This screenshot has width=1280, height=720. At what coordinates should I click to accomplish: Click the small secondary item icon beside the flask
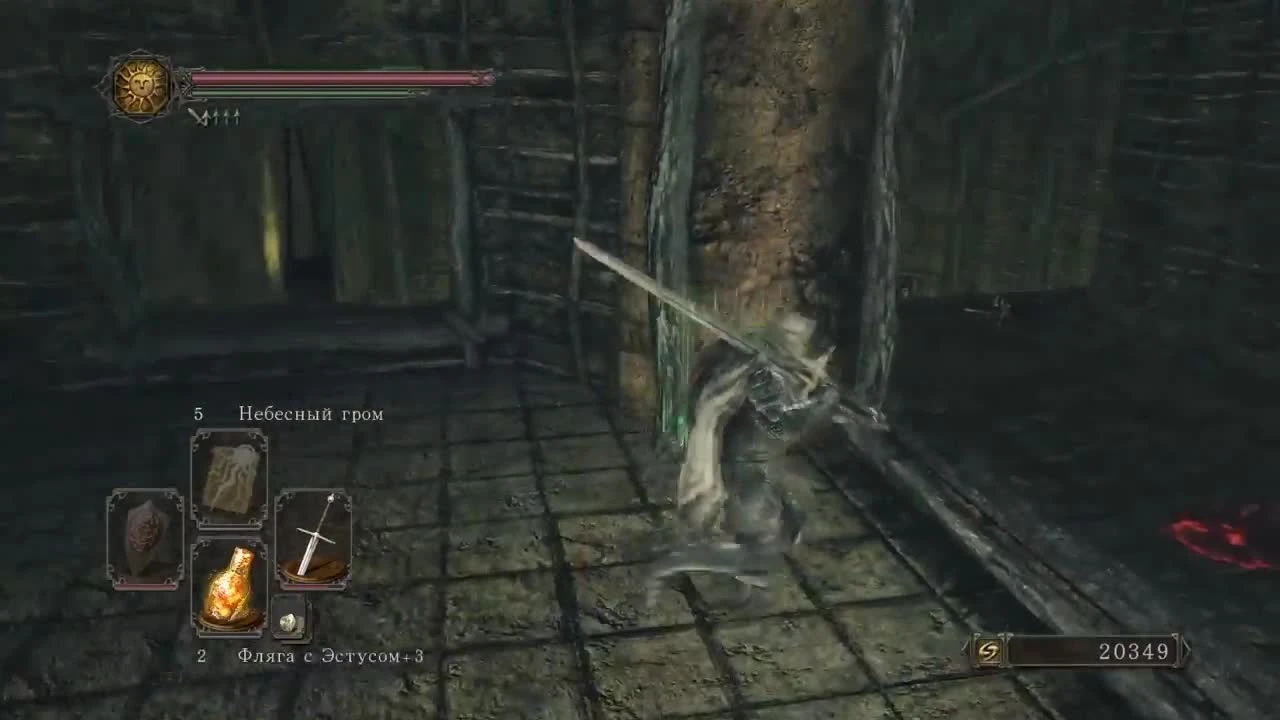pyautogui.click(x=287, y=622)
